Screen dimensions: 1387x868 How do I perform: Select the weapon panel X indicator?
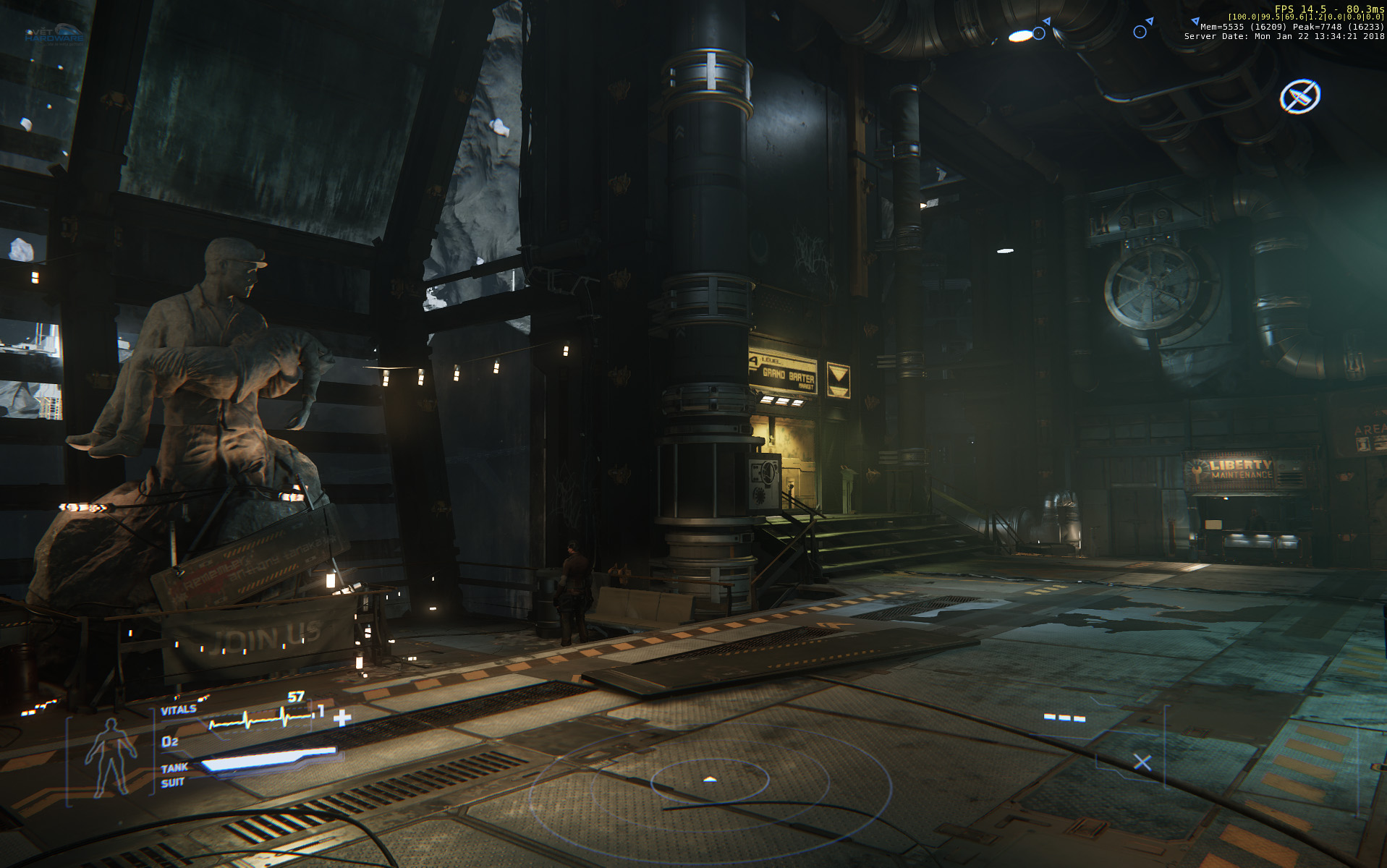point(1142,762)
